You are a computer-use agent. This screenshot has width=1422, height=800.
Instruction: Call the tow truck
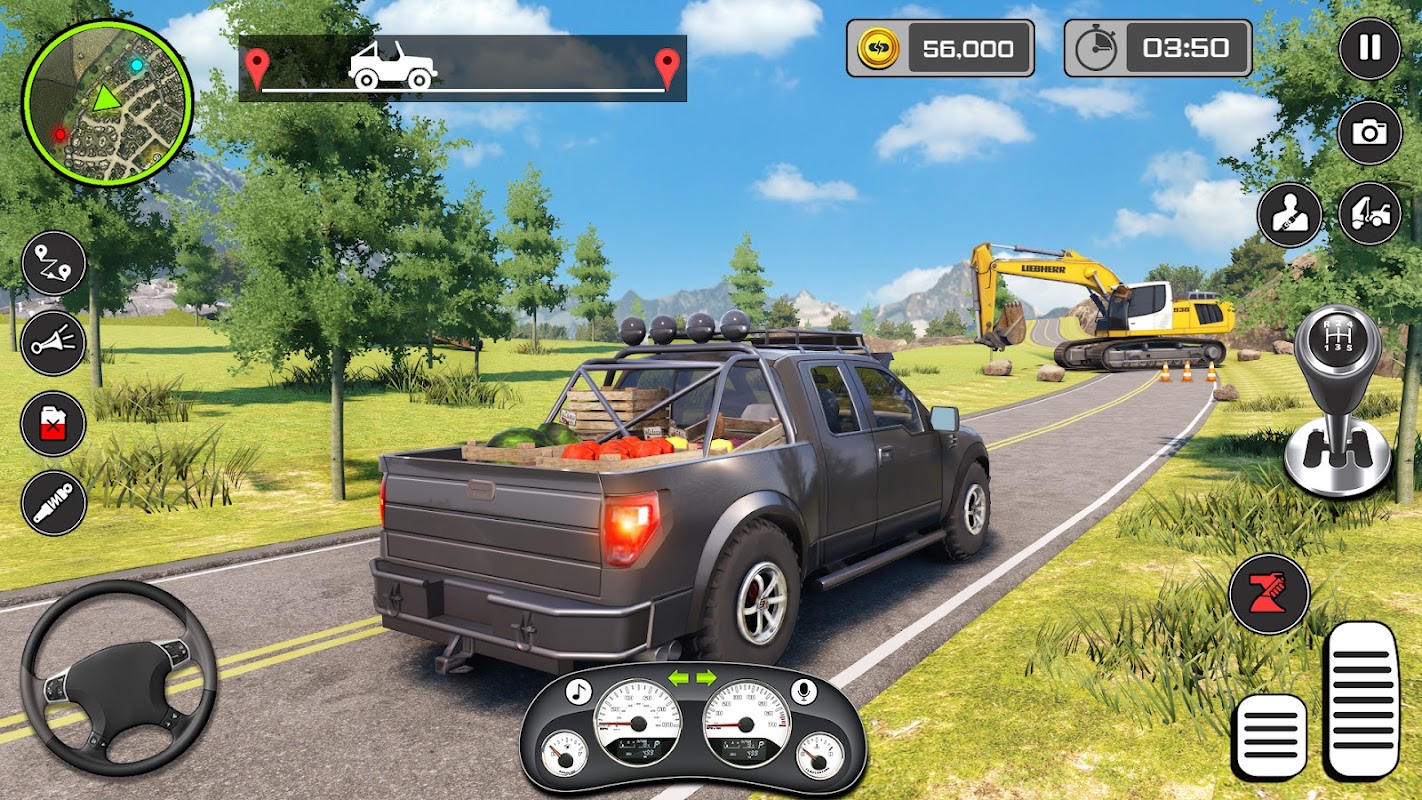pyautogui.click(x=1369, y=214)
